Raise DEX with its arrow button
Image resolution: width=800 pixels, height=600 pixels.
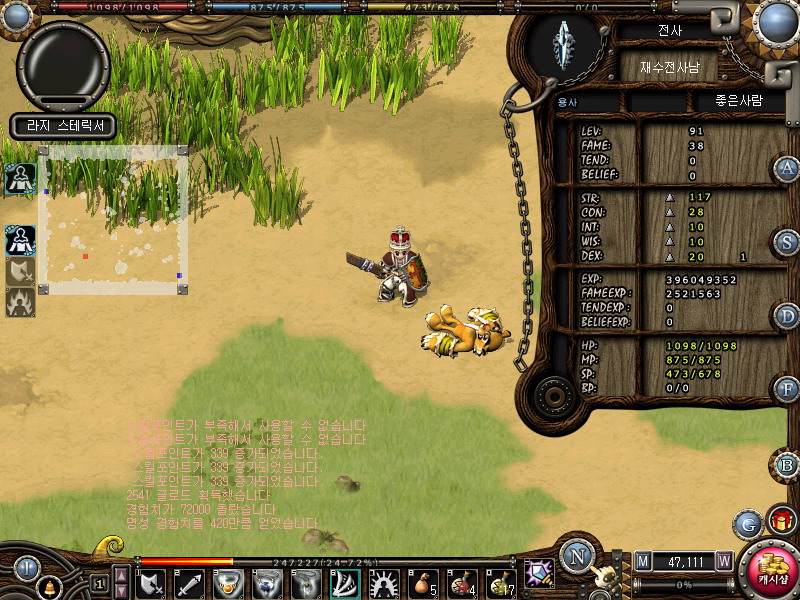click(x=671, y=256)
